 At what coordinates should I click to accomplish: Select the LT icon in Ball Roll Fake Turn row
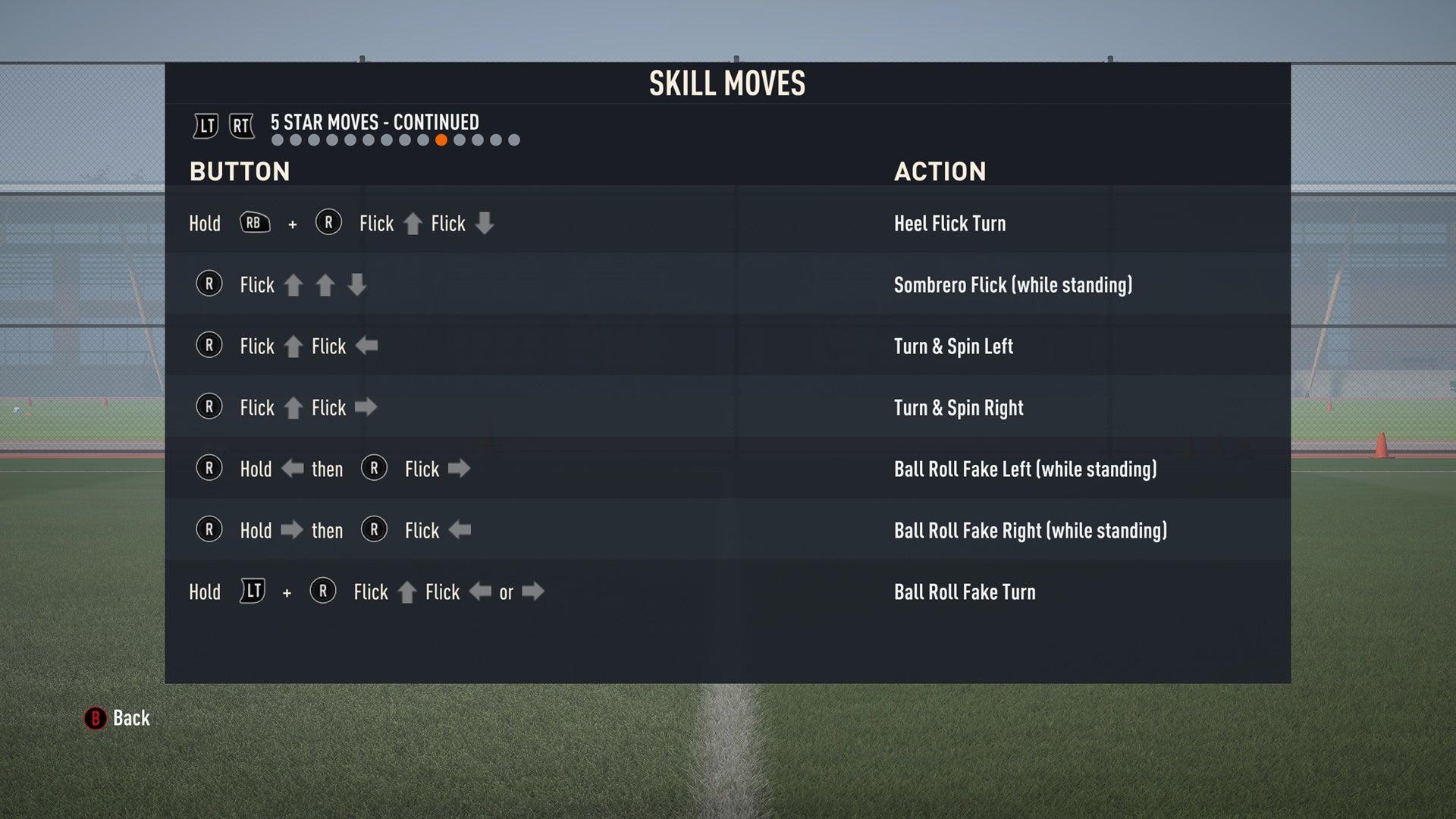pyautogui.click(x=253, y=591)
